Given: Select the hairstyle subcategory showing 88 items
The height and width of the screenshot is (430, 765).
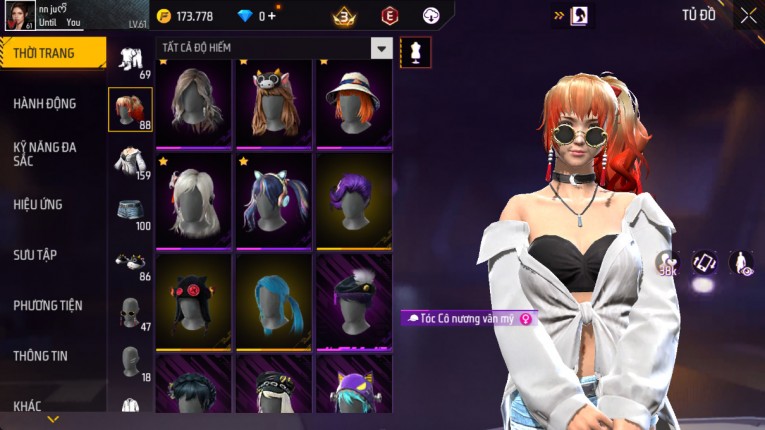Looking at the screenshot, I should click(x=130, y=110).
